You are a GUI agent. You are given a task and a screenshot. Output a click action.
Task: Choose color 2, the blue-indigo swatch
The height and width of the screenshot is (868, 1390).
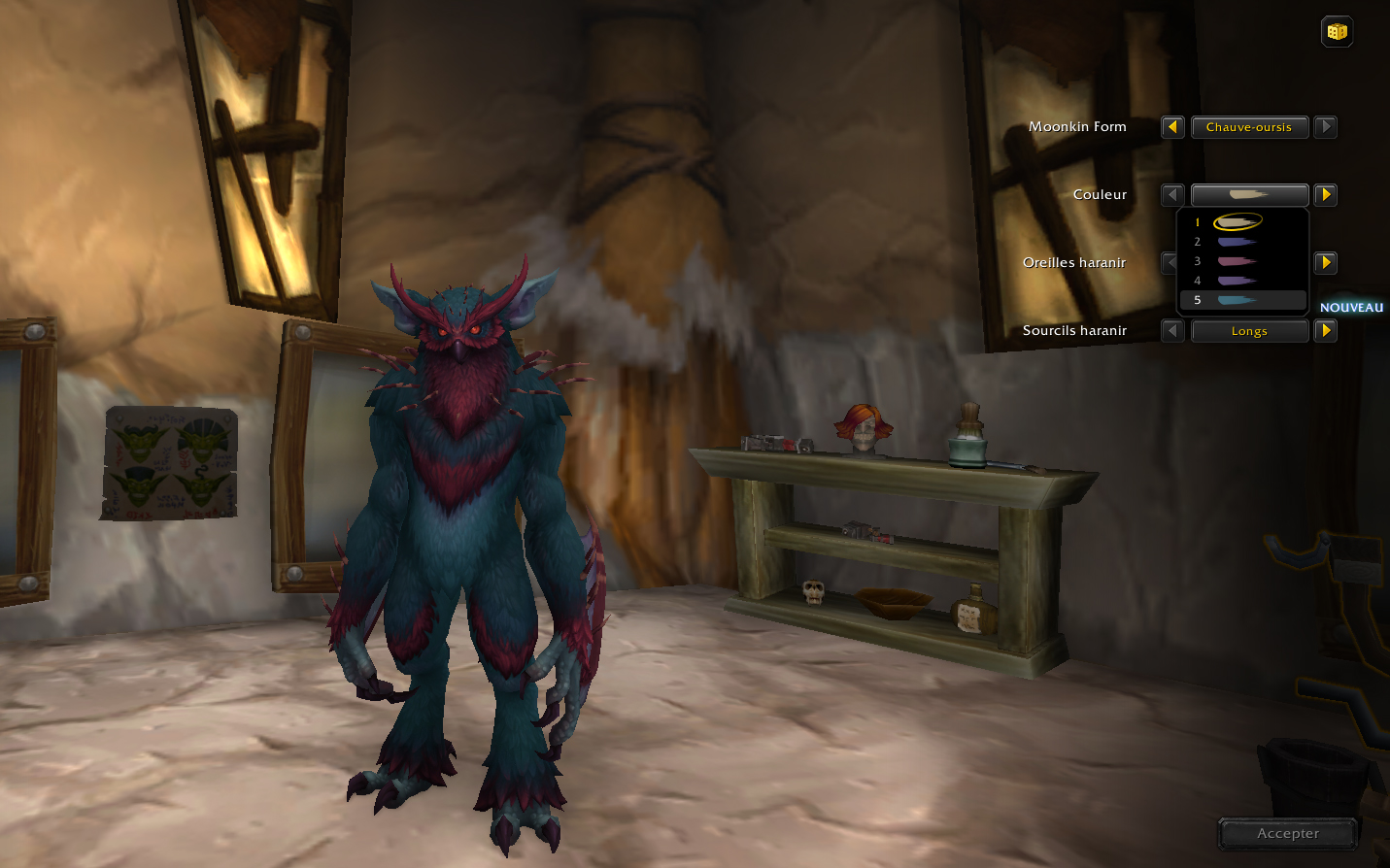point(1237,242)
